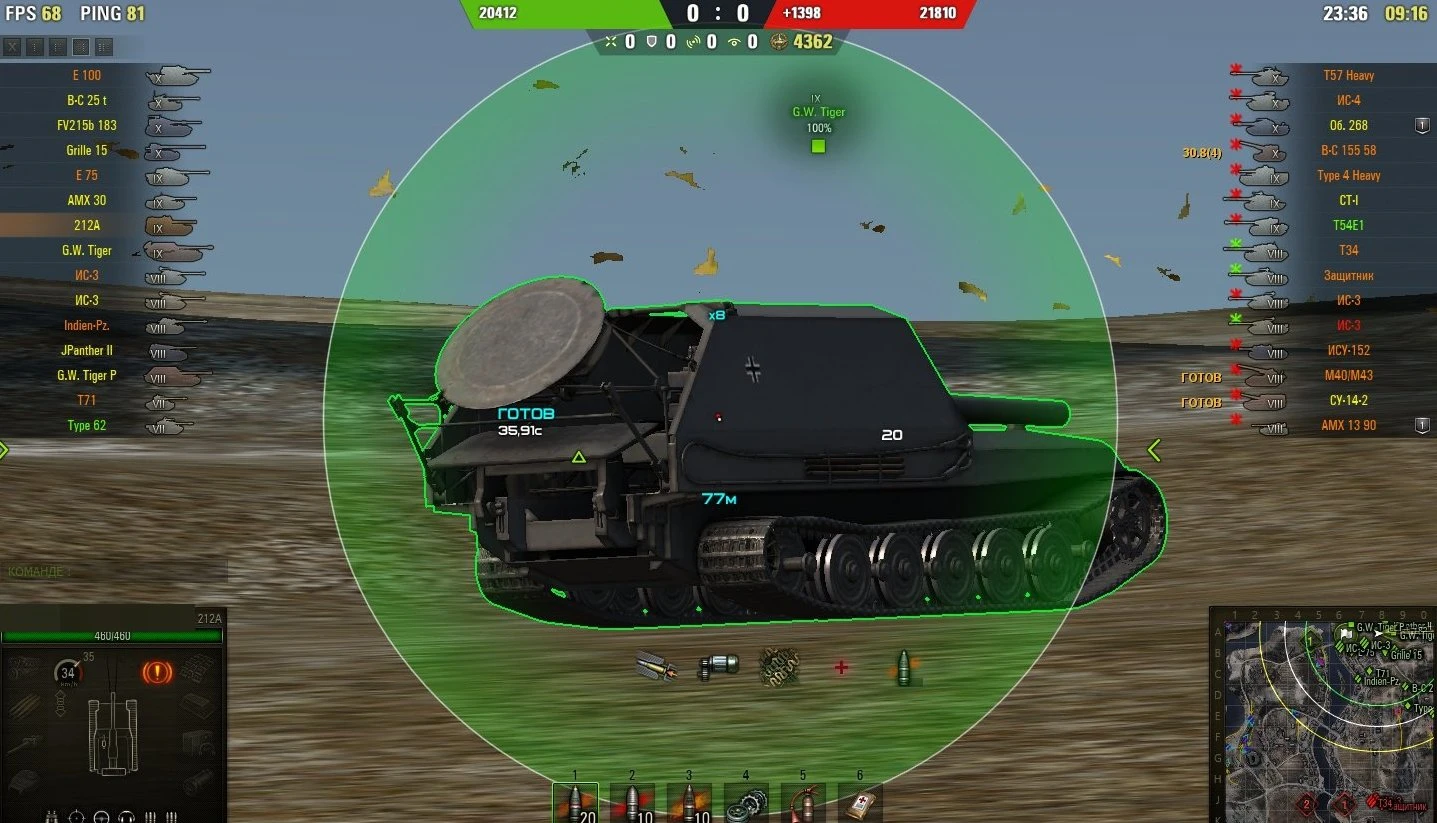
Task: Expand the info arrow on the Об. 268 row
Action: tap(1420, 125)
